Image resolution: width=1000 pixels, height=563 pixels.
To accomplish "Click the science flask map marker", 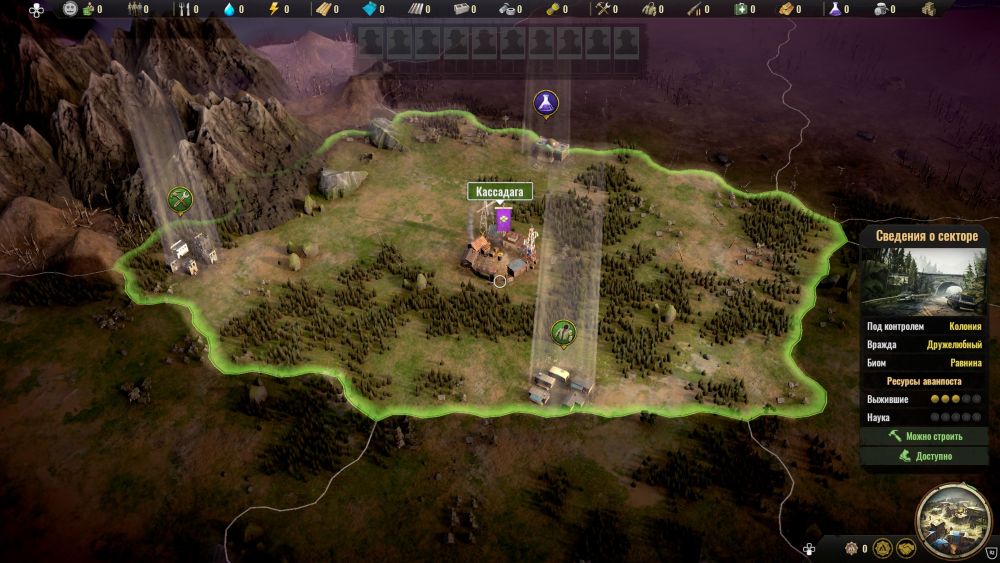I will click(545, 101).
